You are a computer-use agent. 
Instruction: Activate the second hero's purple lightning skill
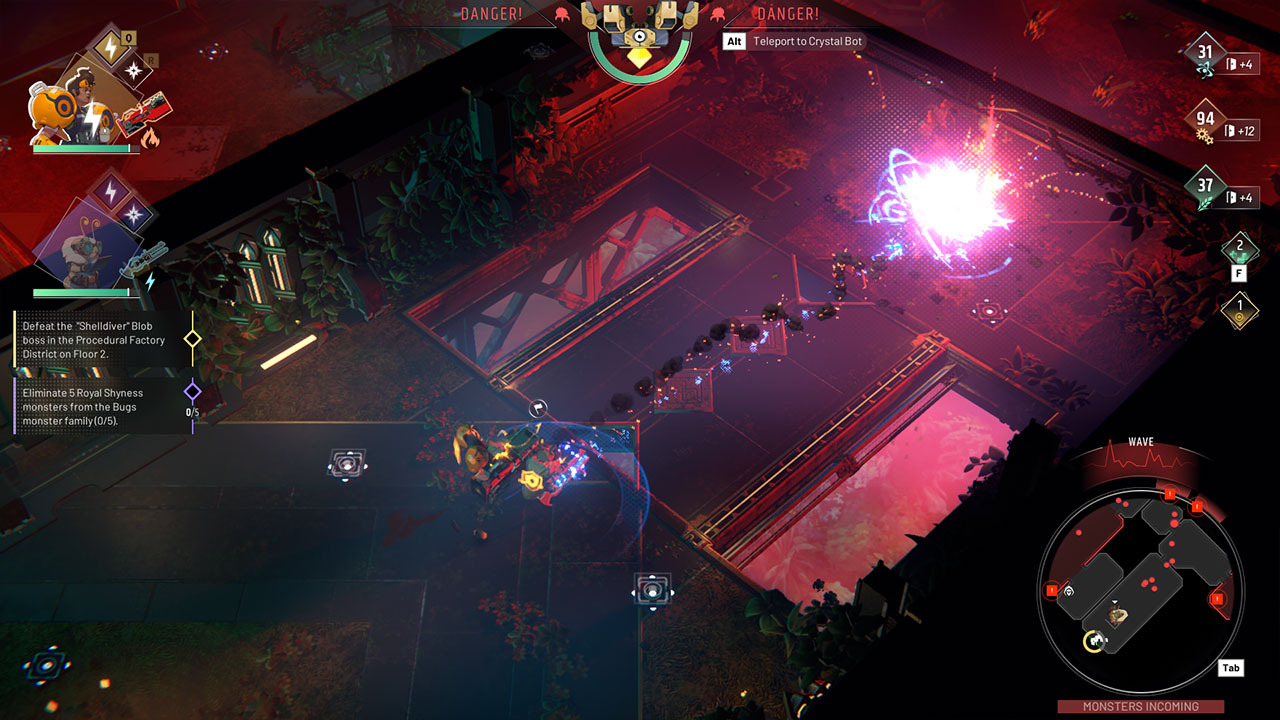pyautogui.click(x=110, y=187)
